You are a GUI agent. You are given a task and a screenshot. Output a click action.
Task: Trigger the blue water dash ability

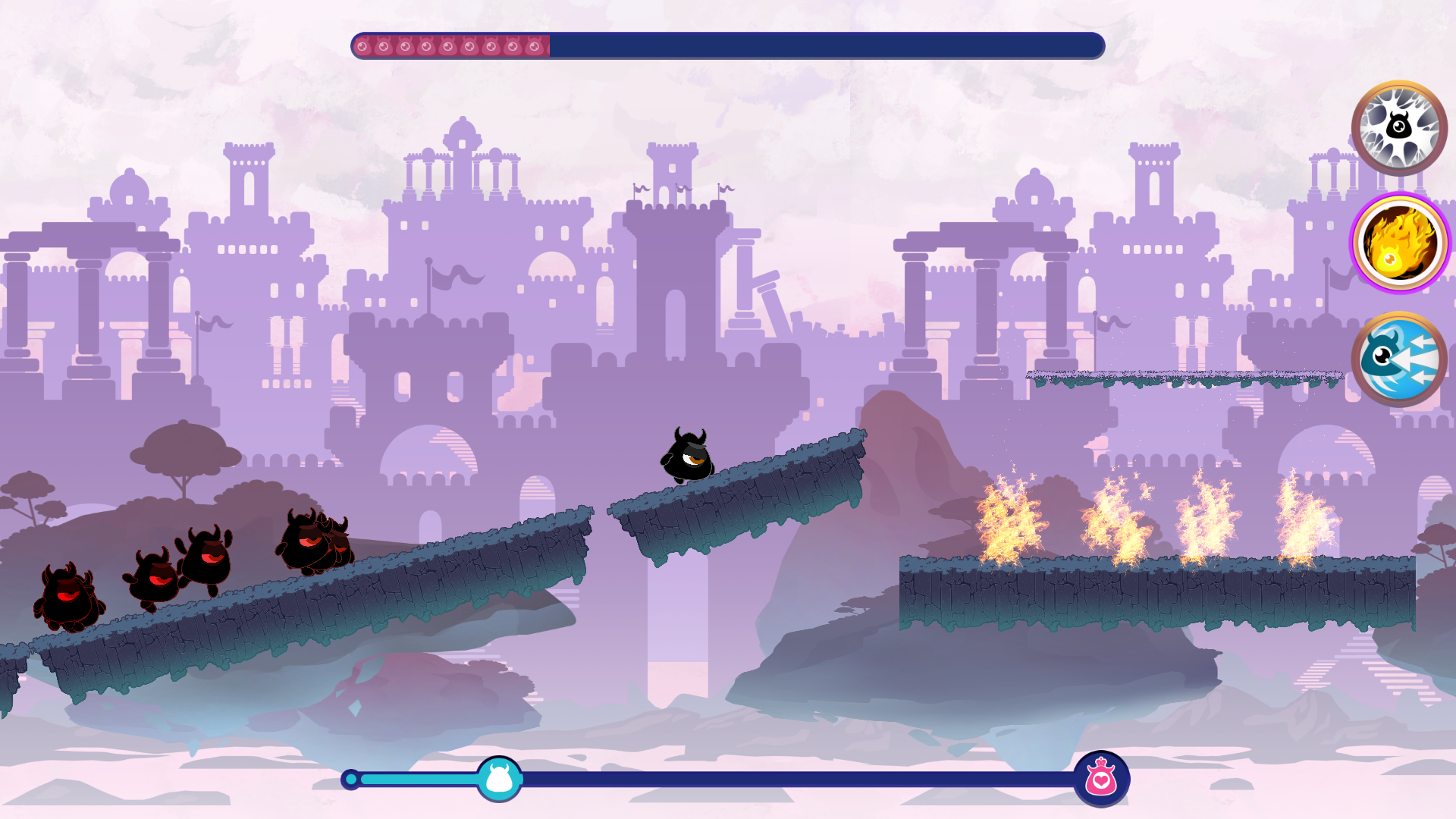click(1399, 362)
